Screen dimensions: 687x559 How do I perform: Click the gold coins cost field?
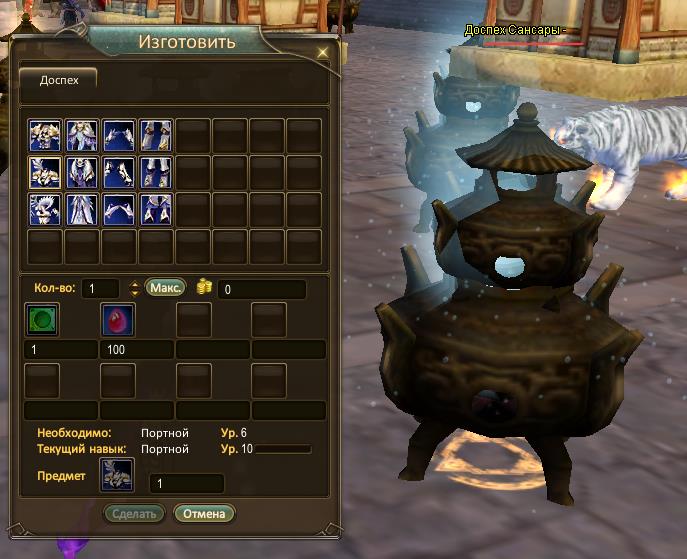[x=262, y=289]
